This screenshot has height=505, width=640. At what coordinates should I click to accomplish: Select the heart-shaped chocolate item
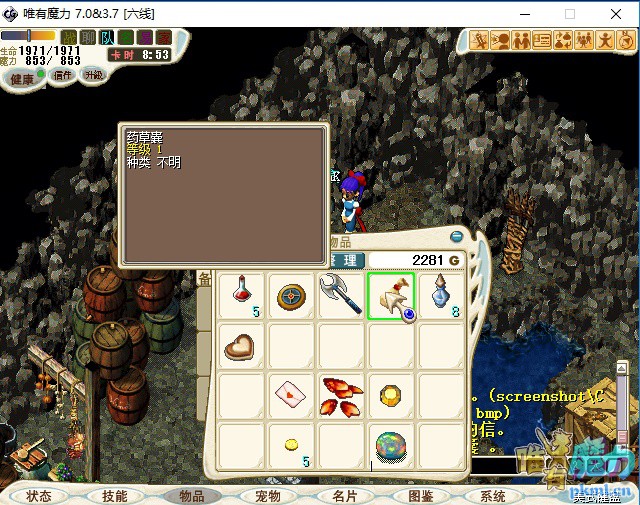coord(242,346)
